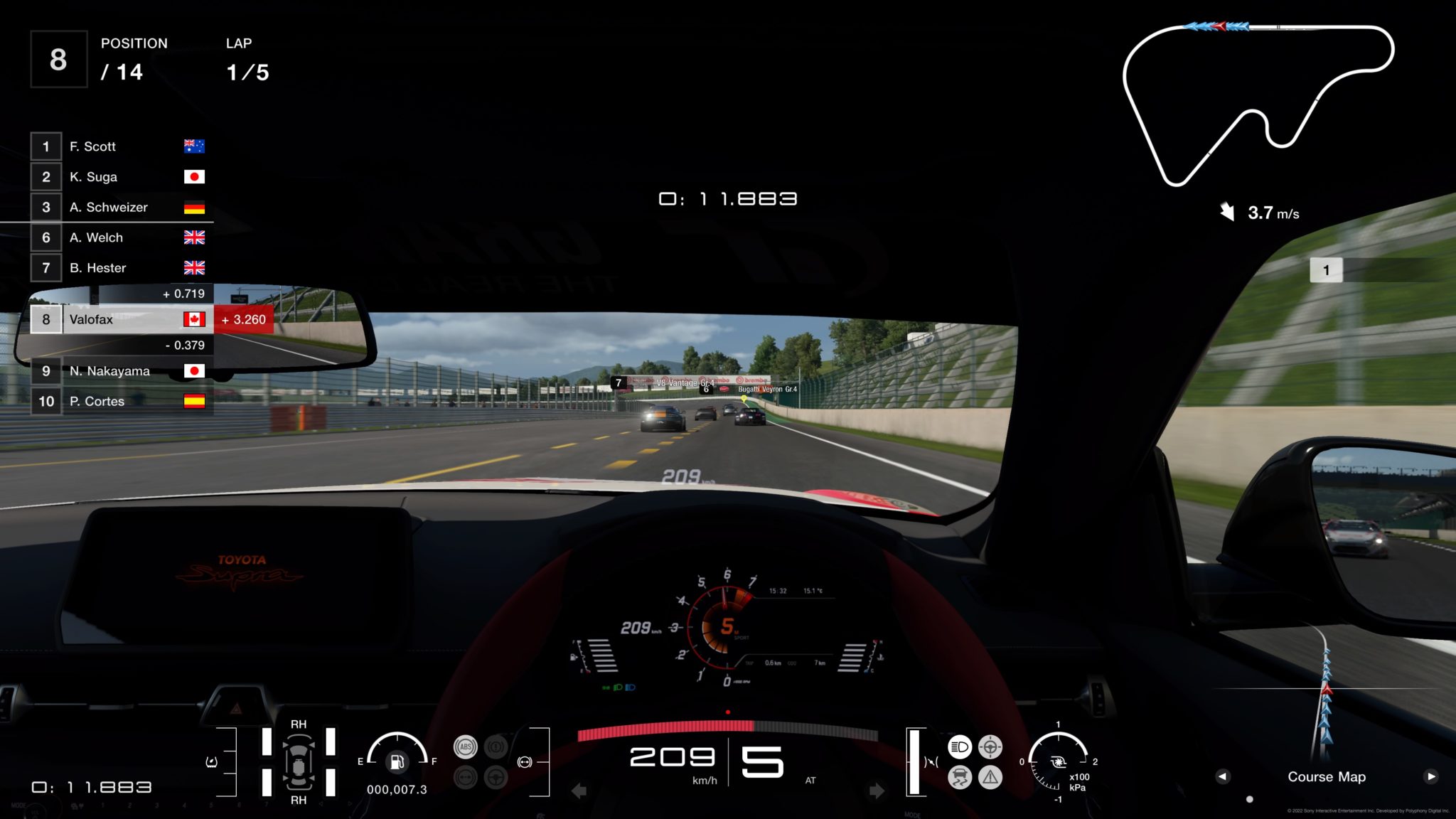
Task: Select the Course Map label
Action: (1327, 777)
